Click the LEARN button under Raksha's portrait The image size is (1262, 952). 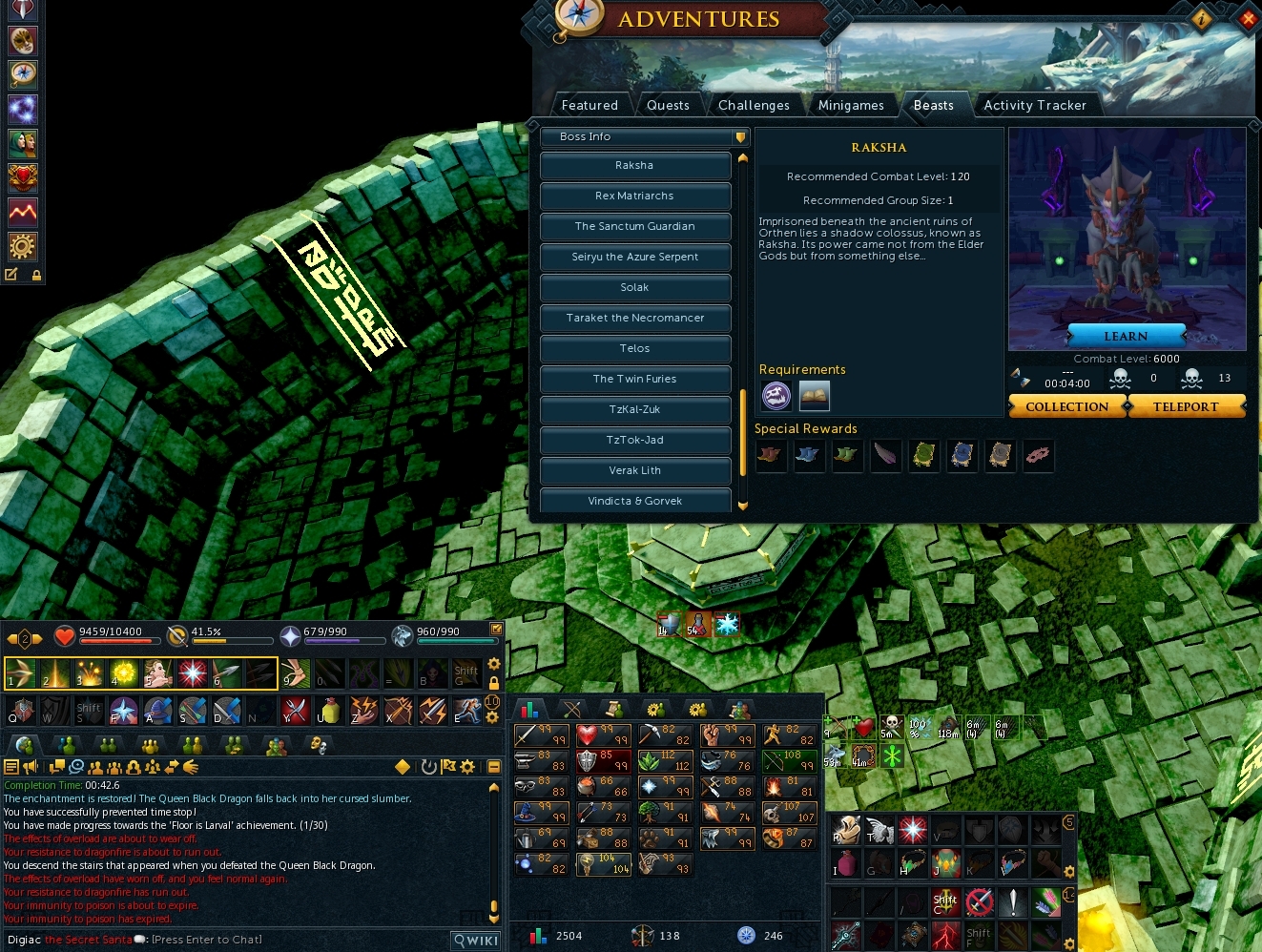[x=1125, y=336]
